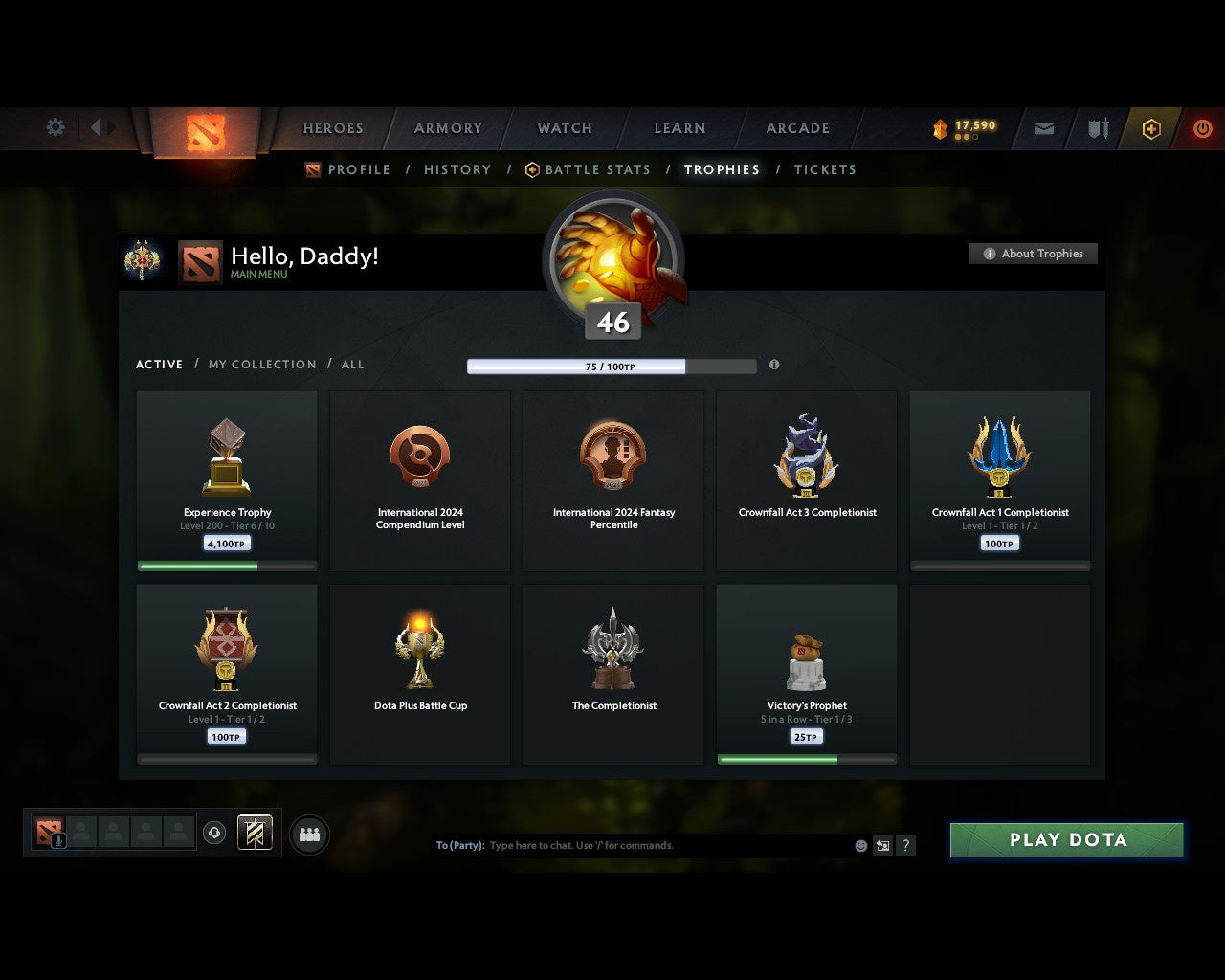The width and height of the screenshot is (1225, 980).
Task: Open the Armory from the top navigation
Action: 446,128
